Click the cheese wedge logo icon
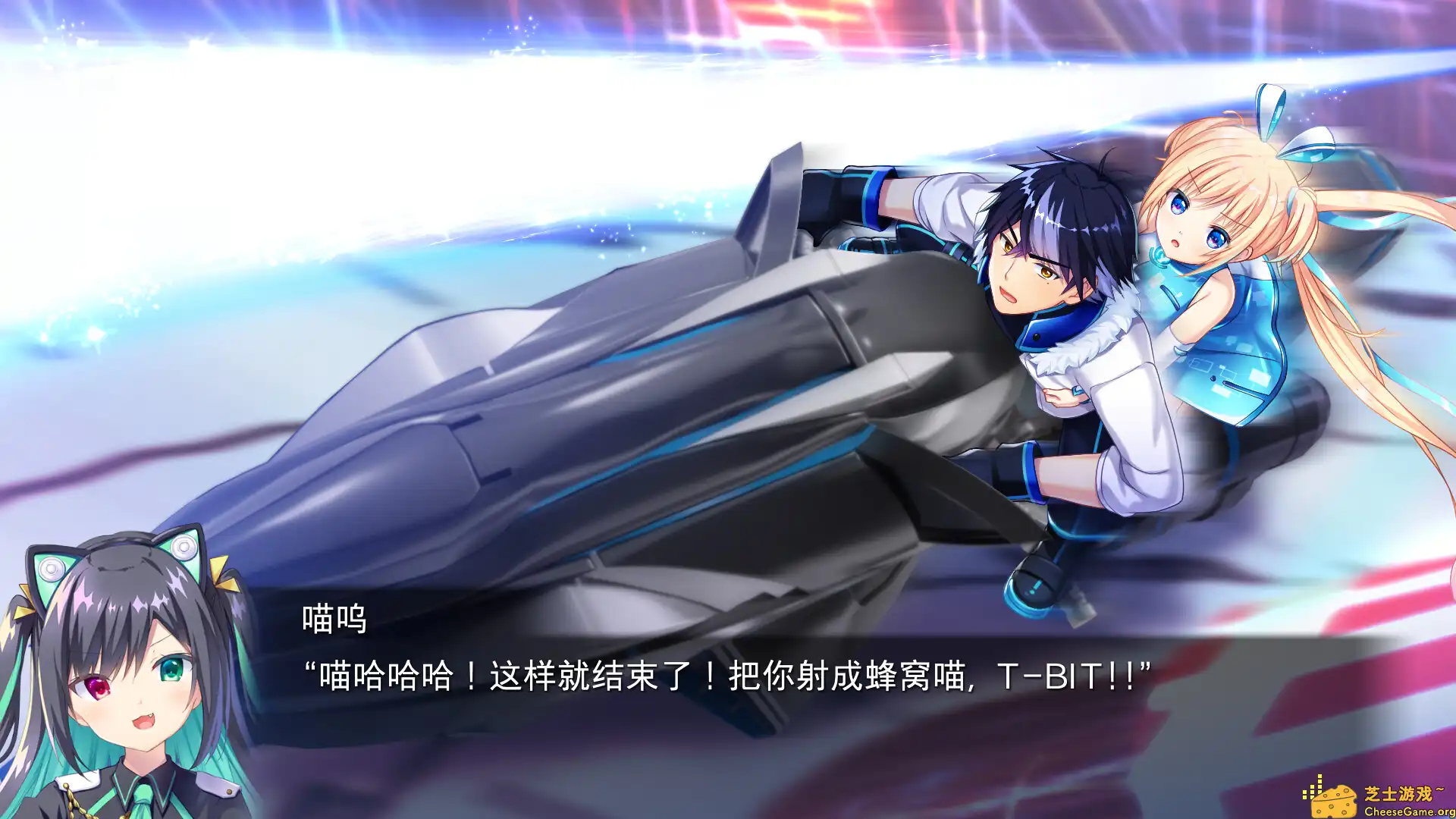This screenshot has height=819, width=1456. point(1334,803)
